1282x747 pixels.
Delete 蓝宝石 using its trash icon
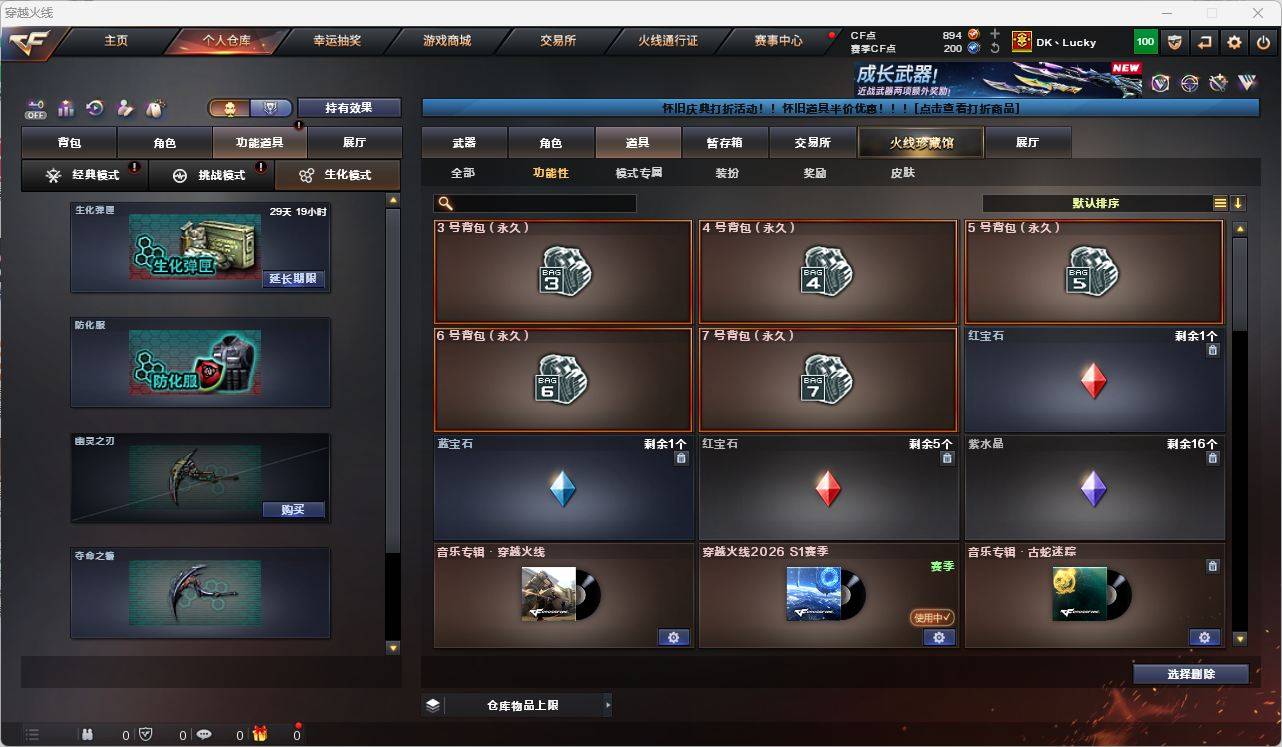click(x=683, y=458)
